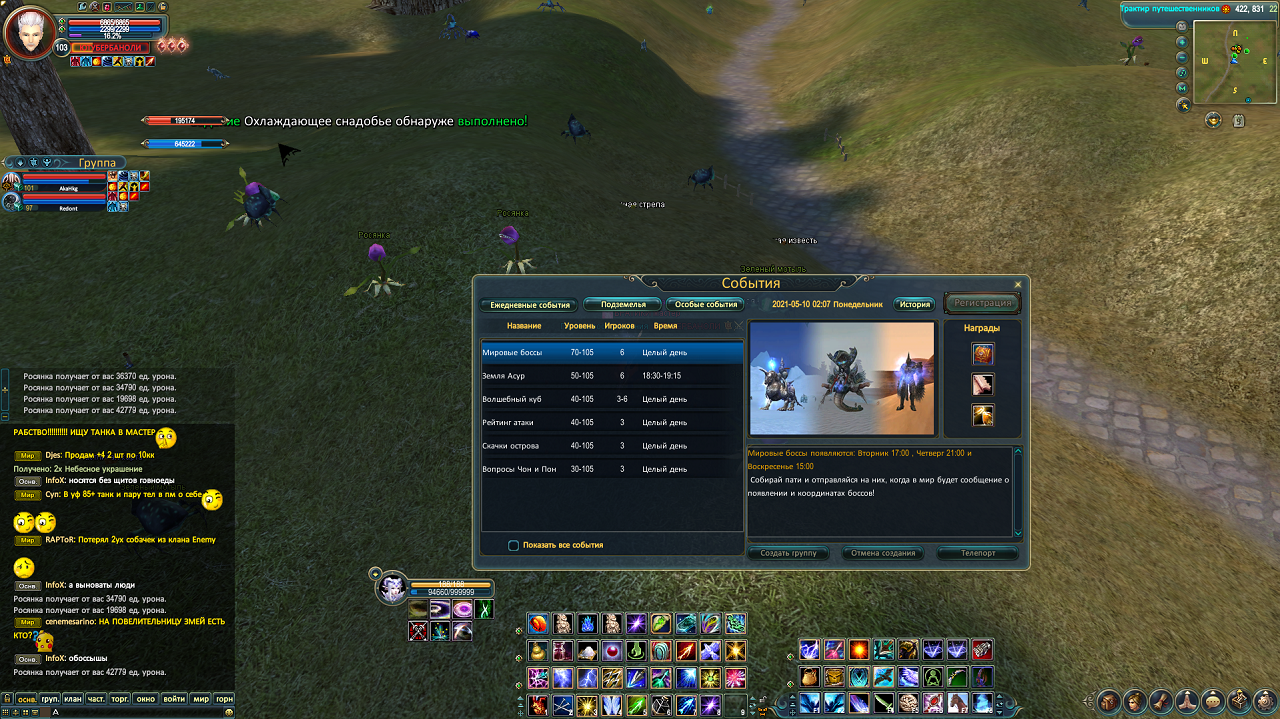Click the treasure chest reward icon
This screenshot has width=1280, height=719.
click(982, 353)
